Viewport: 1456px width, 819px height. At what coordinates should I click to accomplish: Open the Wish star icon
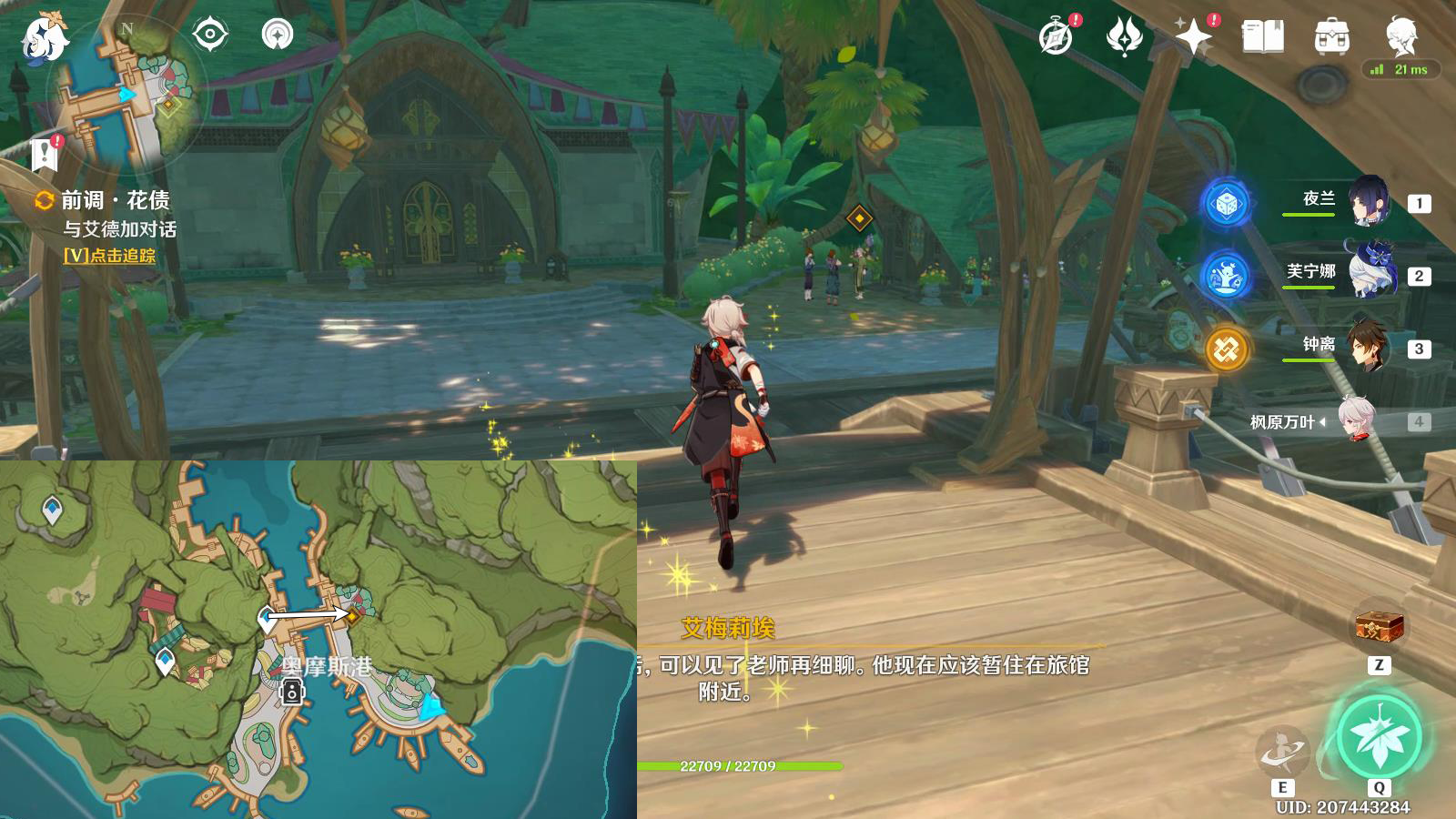click(x=1194, y=37)
